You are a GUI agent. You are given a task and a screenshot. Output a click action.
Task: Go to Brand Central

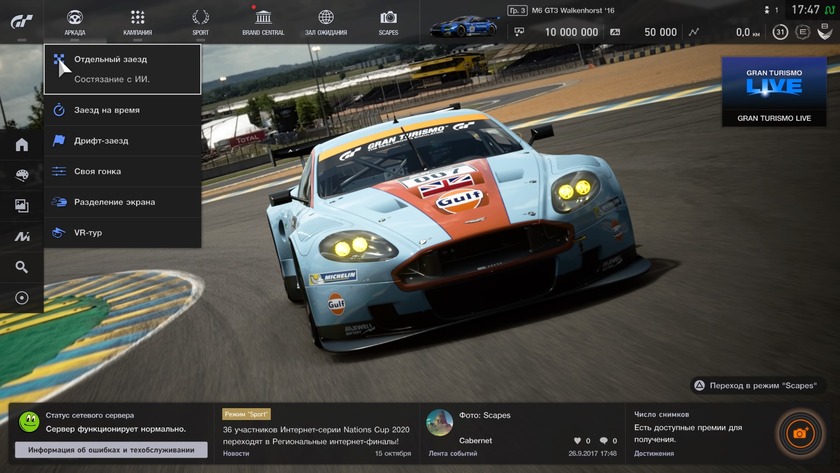click(263, 21)
